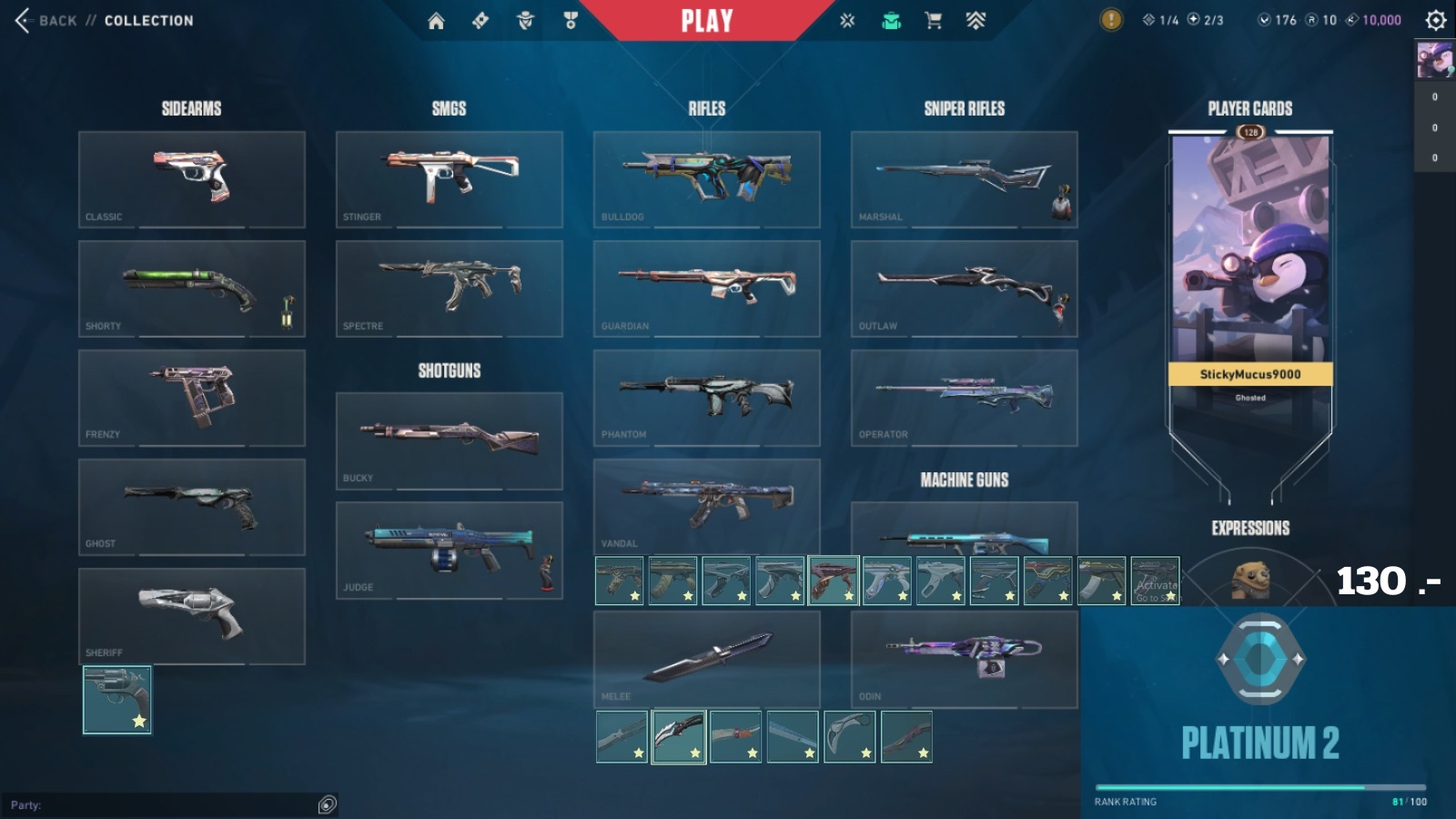This screenshot has width=1456, height=819.
Task: Choose the Phantom rifle slot
Action: click(706, 398)
